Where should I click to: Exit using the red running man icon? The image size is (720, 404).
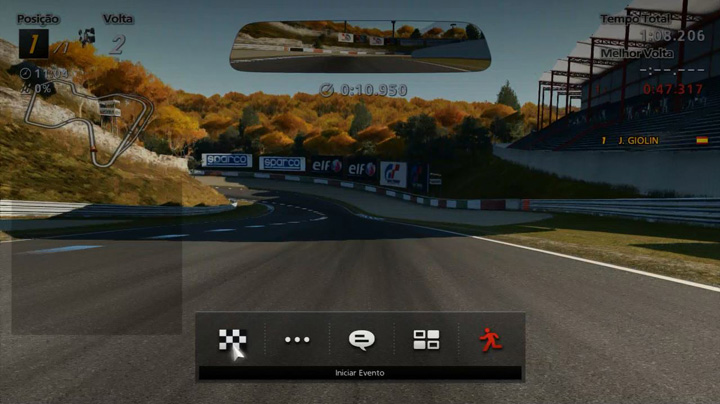[x=490, y=340]
